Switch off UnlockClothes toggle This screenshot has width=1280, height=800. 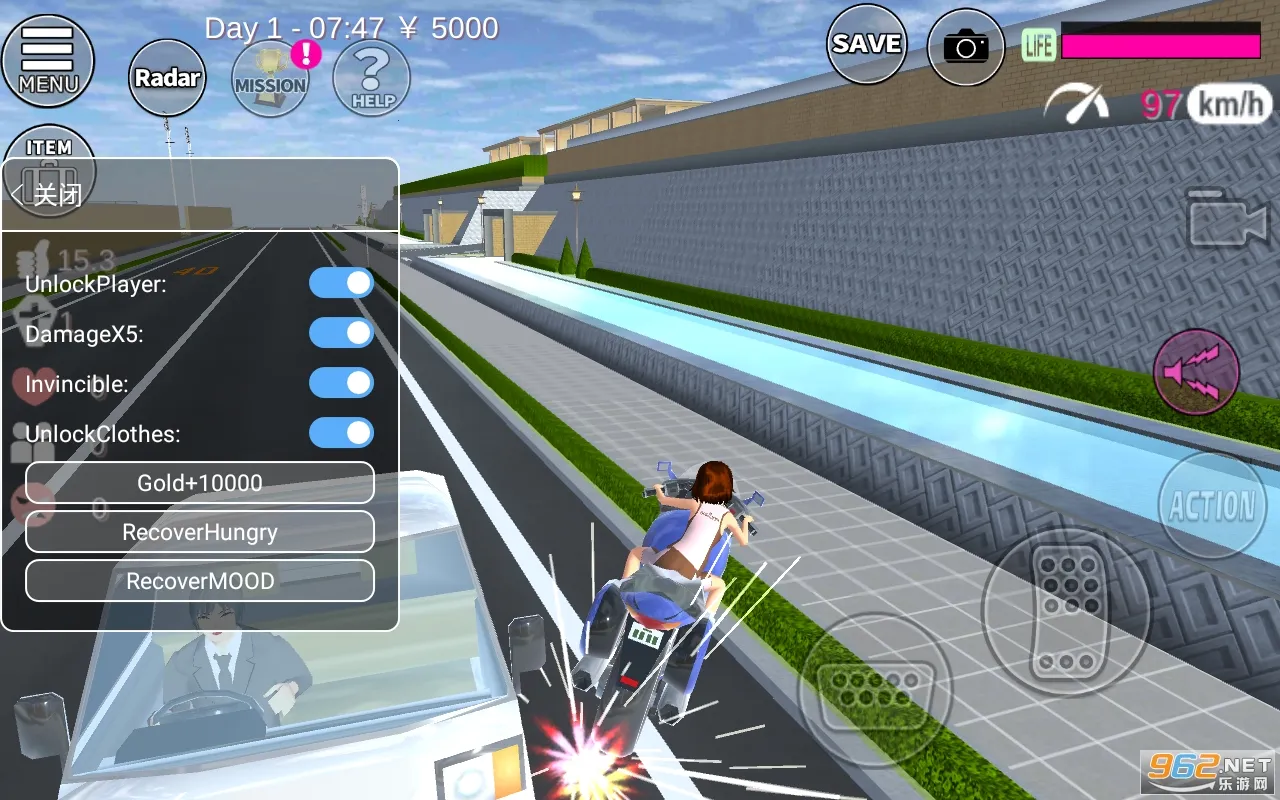tap(341, 433)
